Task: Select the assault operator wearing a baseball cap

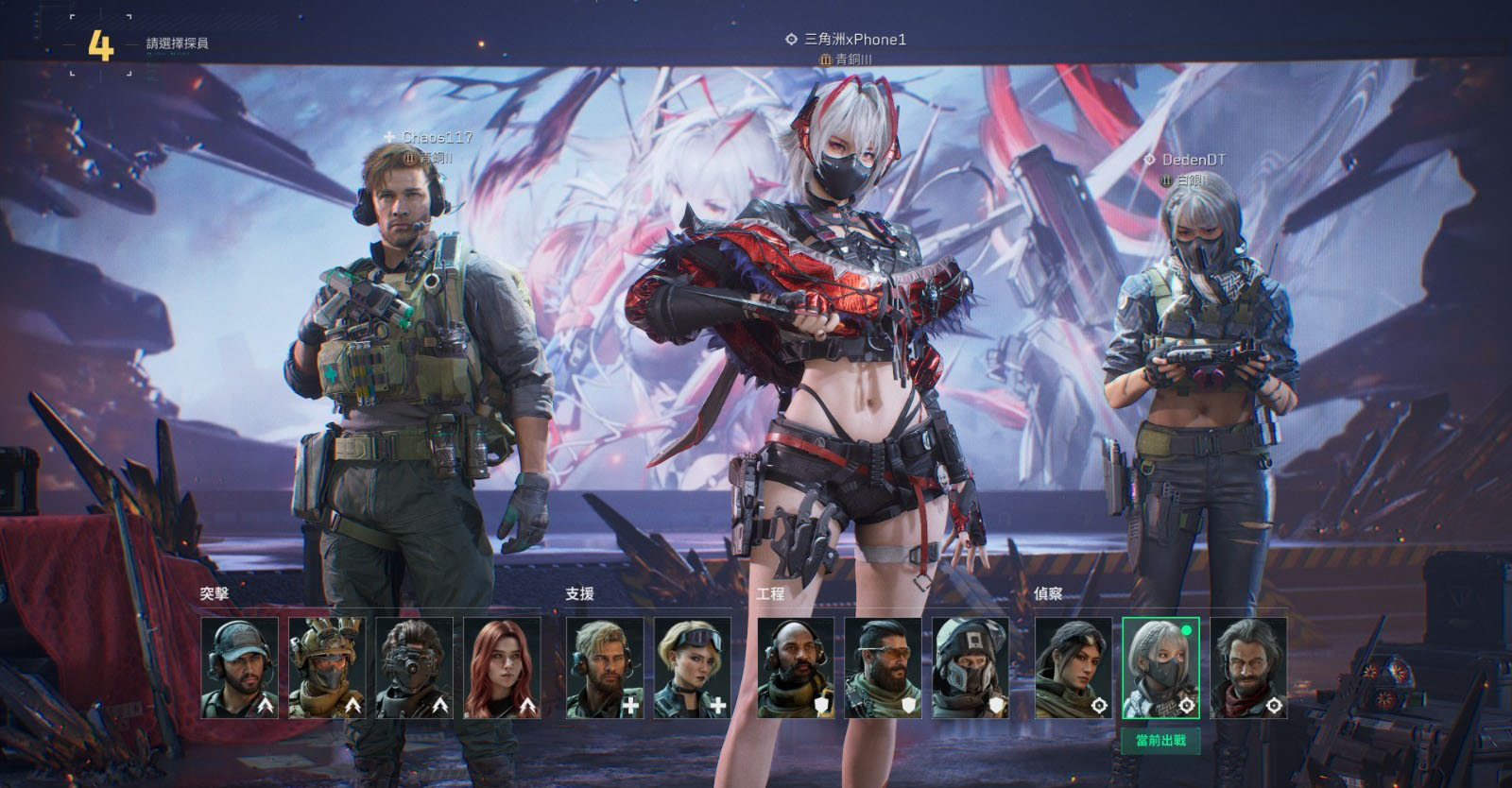Action: coord(240,668)
